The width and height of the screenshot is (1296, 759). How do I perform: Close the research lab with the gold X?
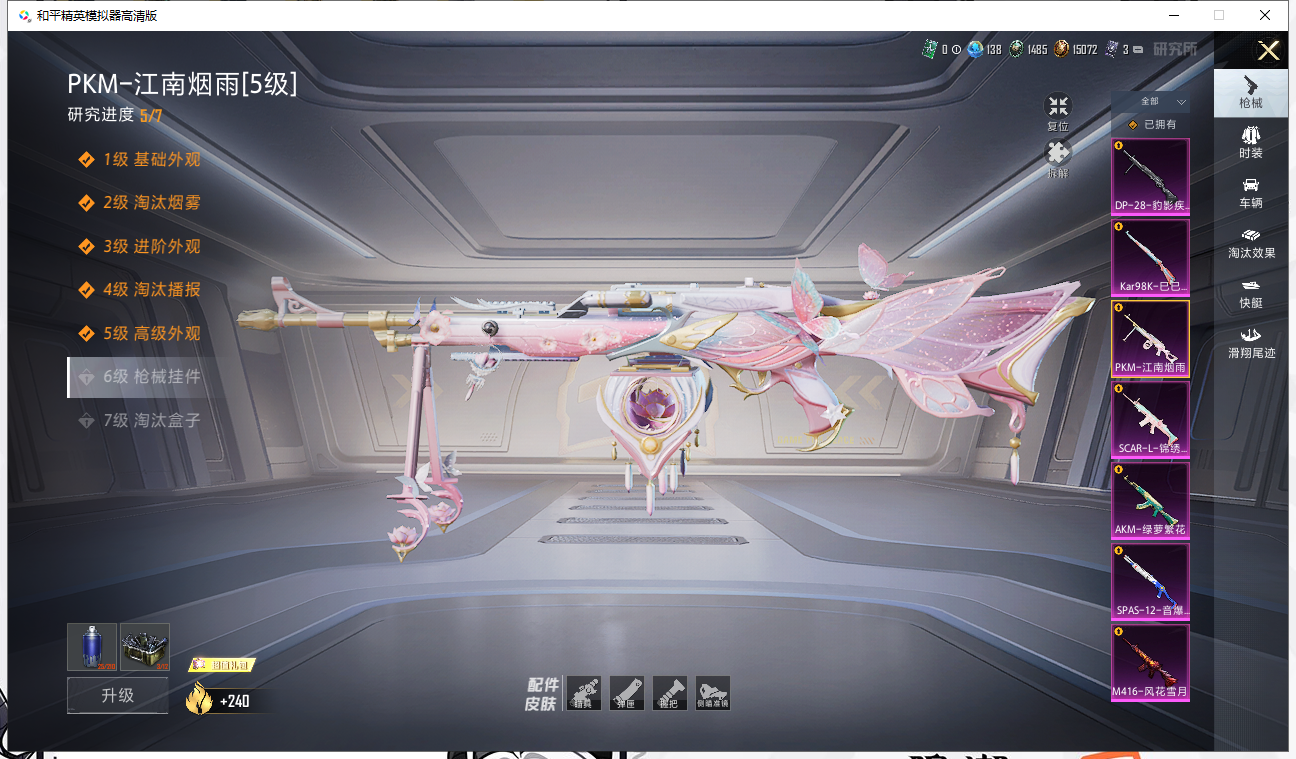click(x=1268, y=51)
